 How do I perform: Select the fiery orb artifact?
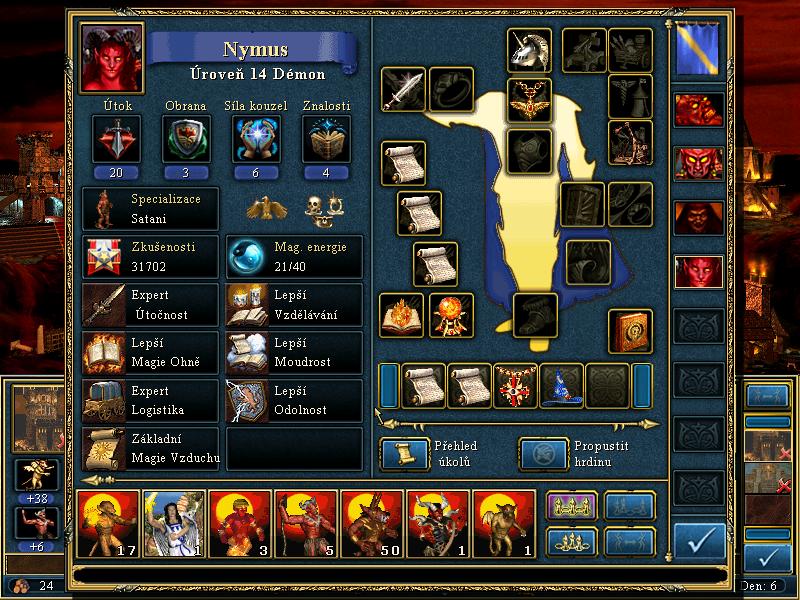[450, 314]
